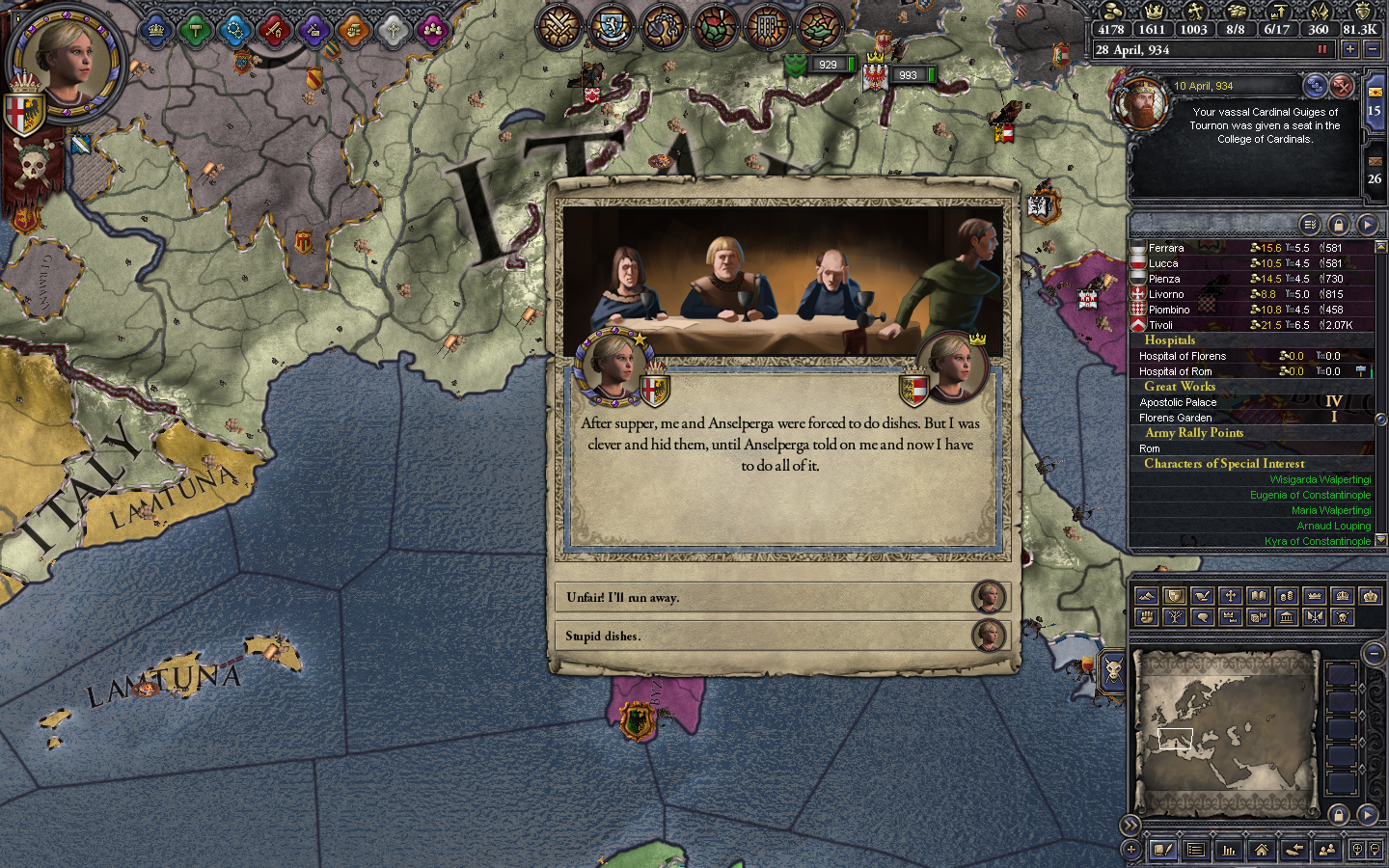Viewport: 1389px width, 868px height.
Task: Select the dynasty map mode
Action: point(1174,617)
